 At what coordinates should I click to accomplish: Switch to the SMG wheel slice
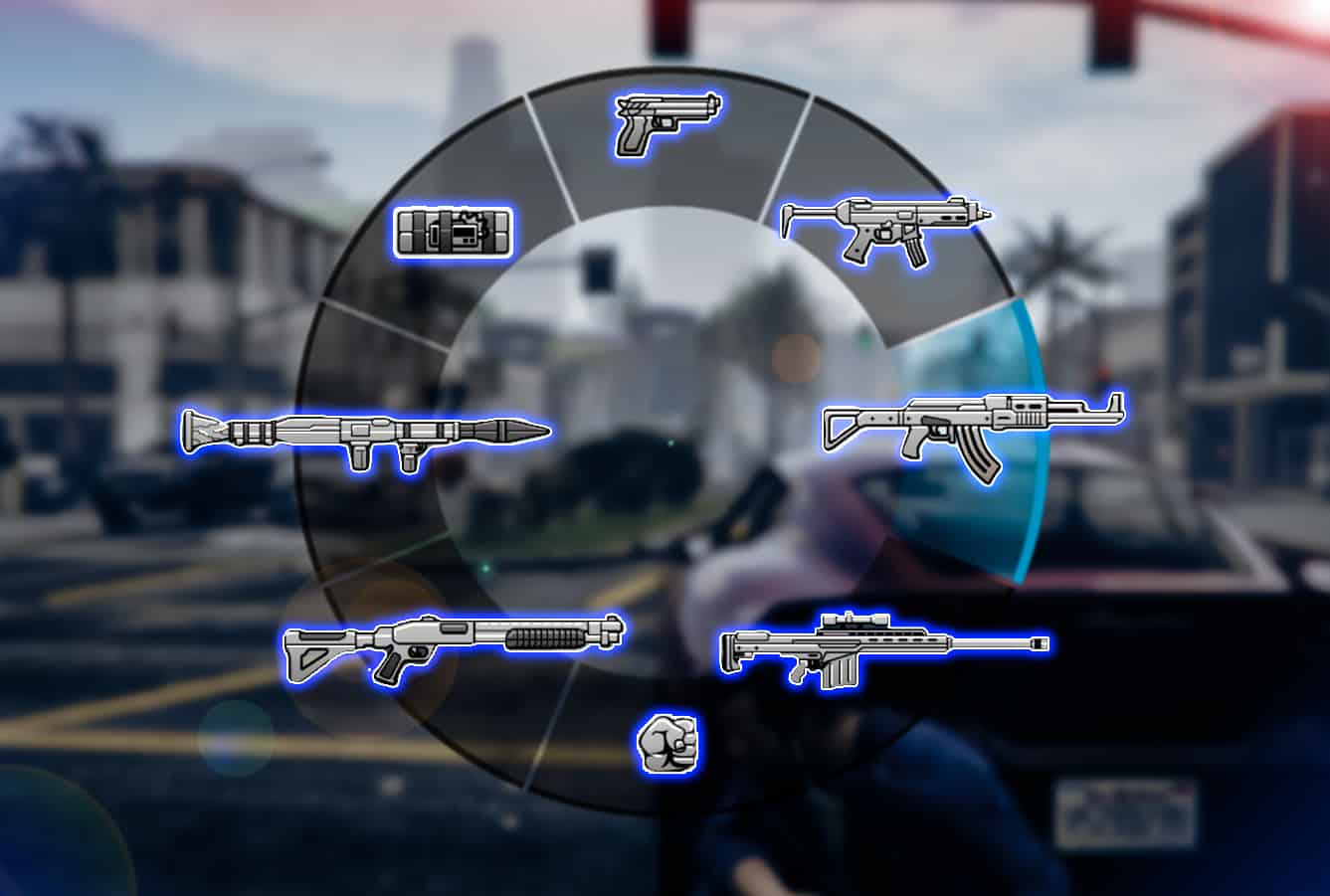point(885,232)
